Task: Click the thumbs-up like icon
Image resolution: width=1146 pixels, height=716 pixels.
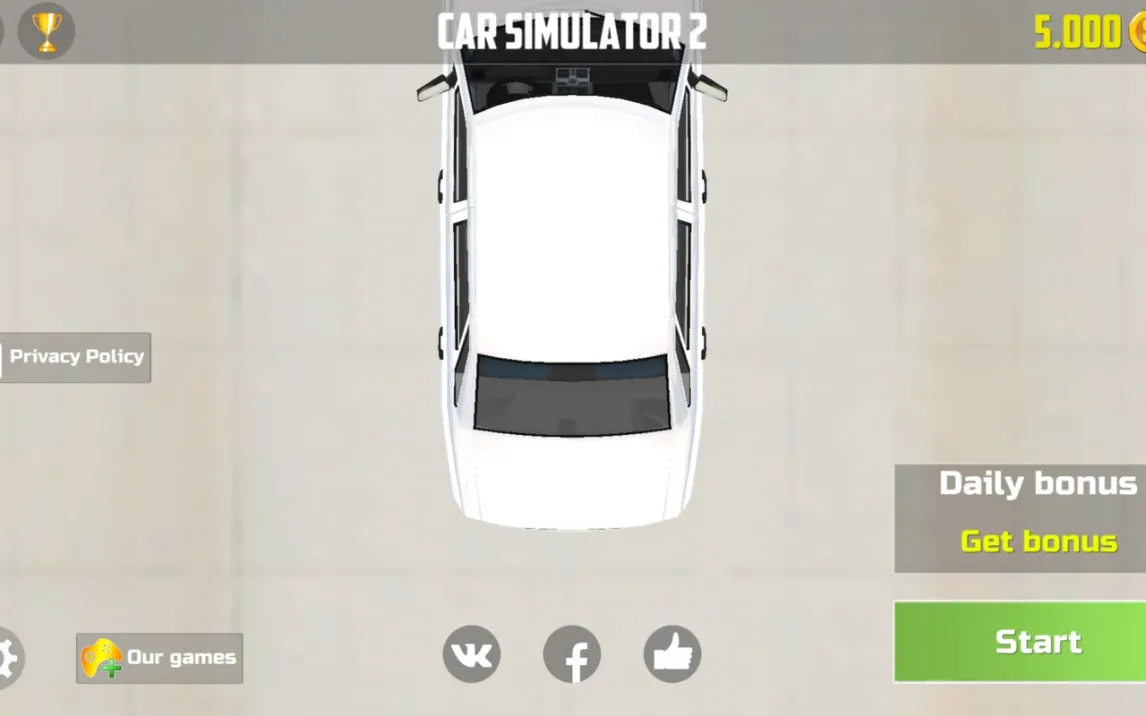Action: coord(672,655)
